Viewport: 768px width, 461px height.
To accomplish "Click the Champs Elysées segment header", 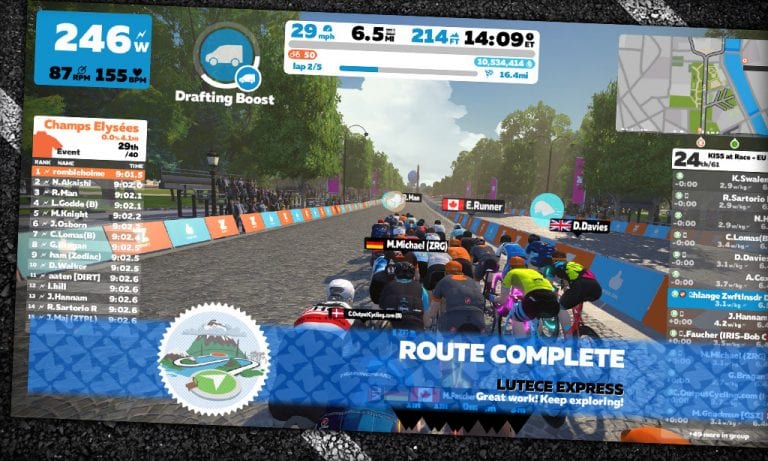I will tap(90, 131).
